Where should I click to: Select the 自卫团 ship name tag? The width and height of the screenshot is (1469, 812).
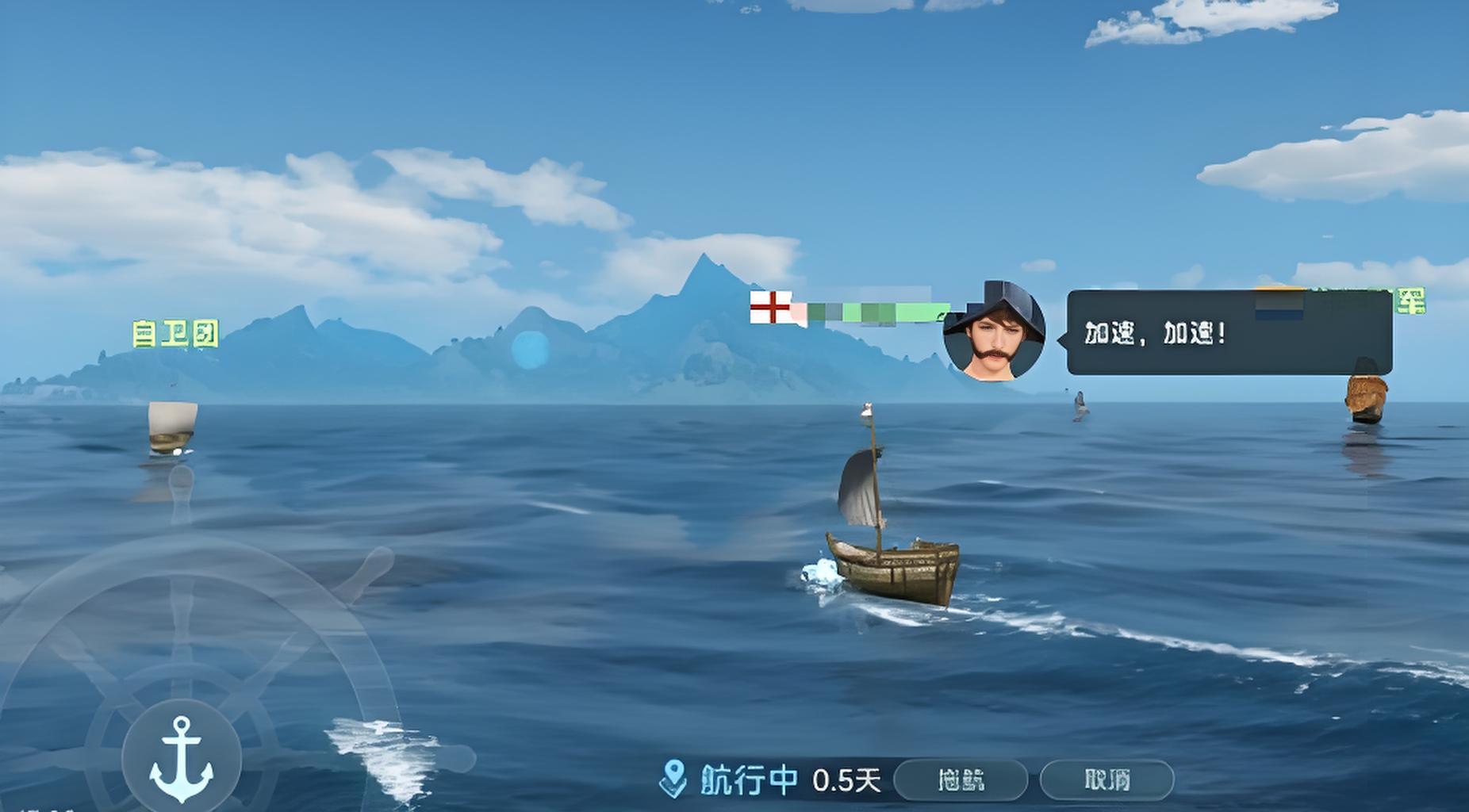pyautogui.click(x=175, y=334)
